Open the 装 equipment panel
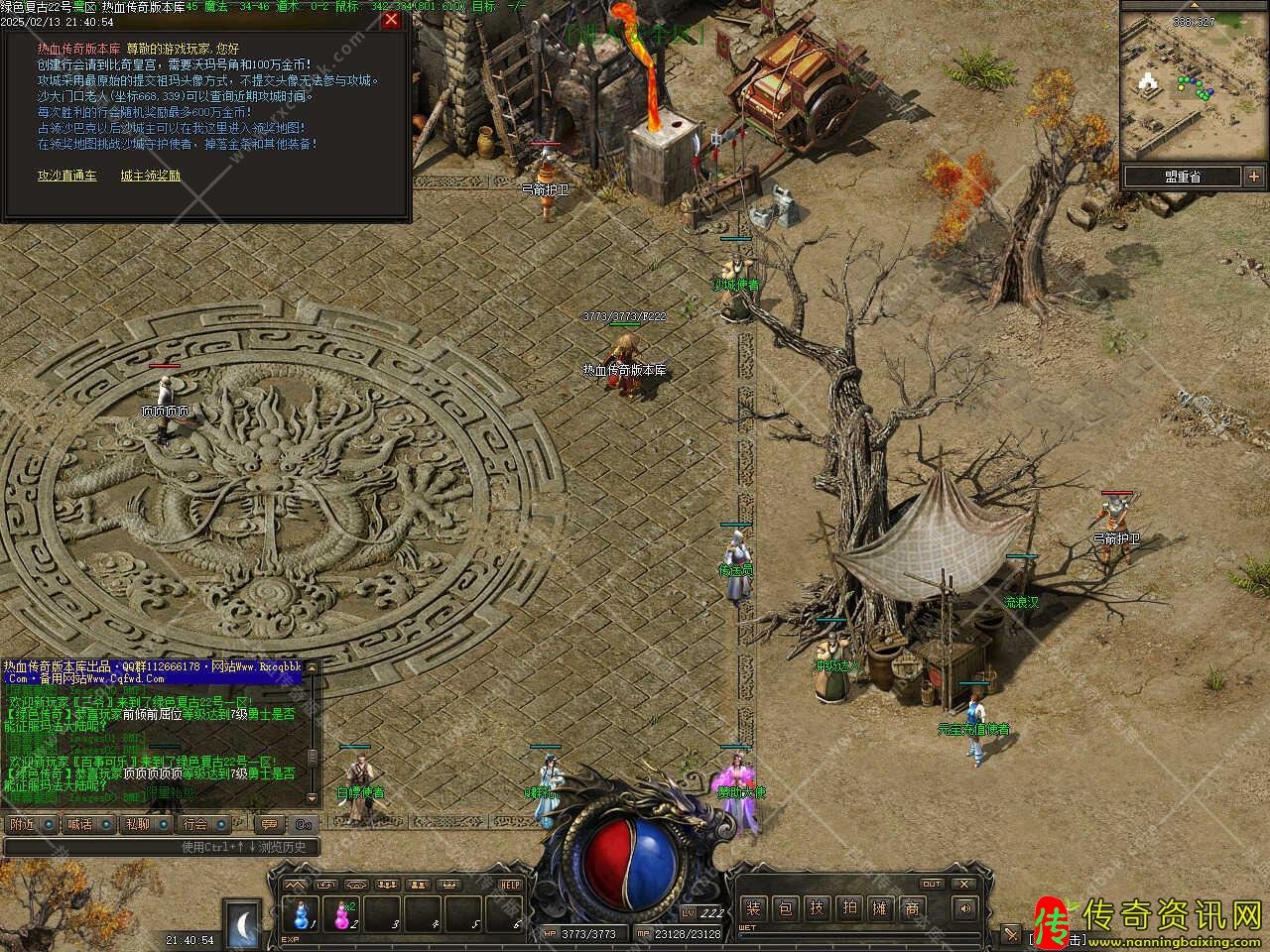This screenshot has width=1270, height=952. click(x=754, y=908)
